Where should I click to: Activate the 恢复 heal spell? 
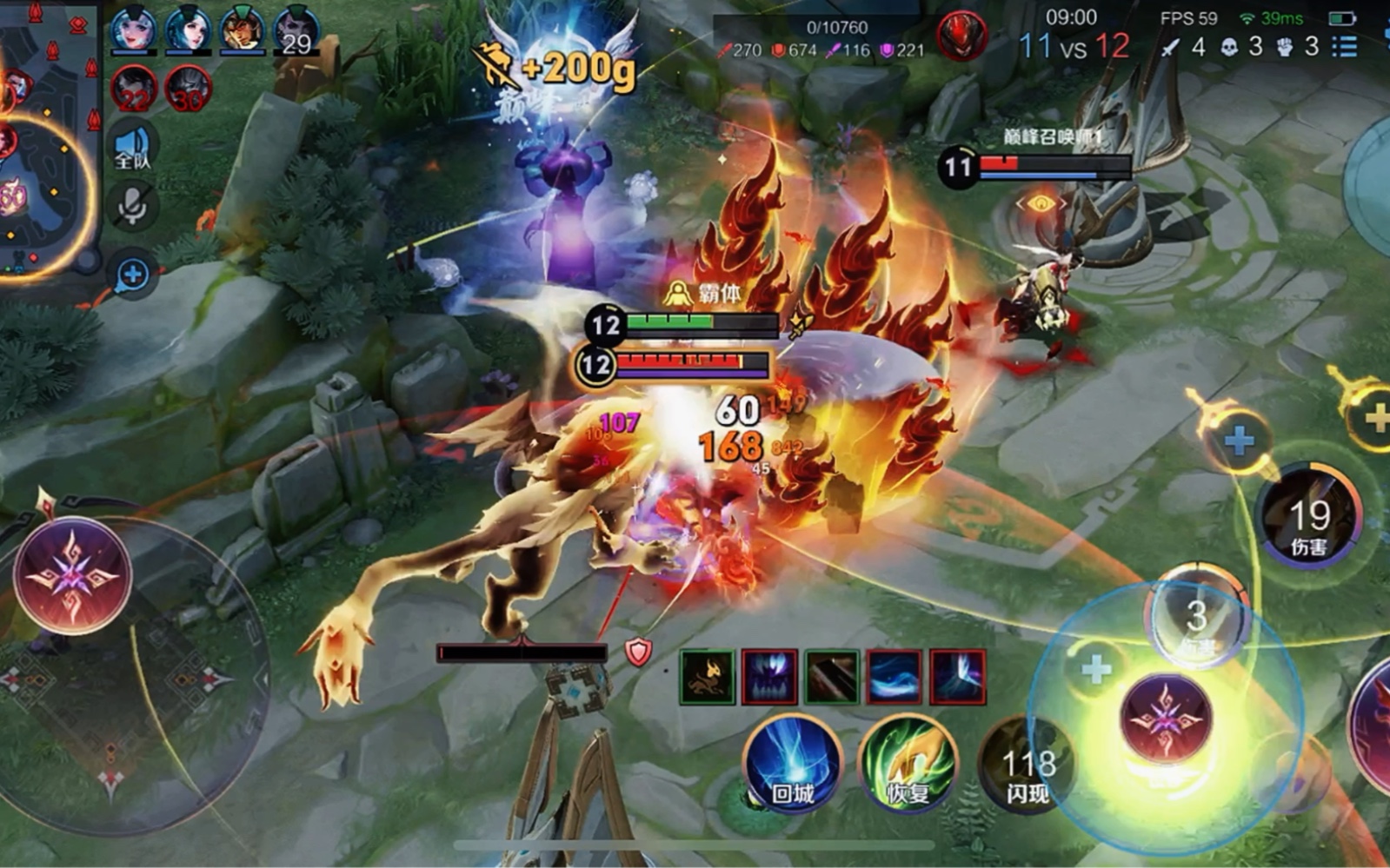click(908, 763)
